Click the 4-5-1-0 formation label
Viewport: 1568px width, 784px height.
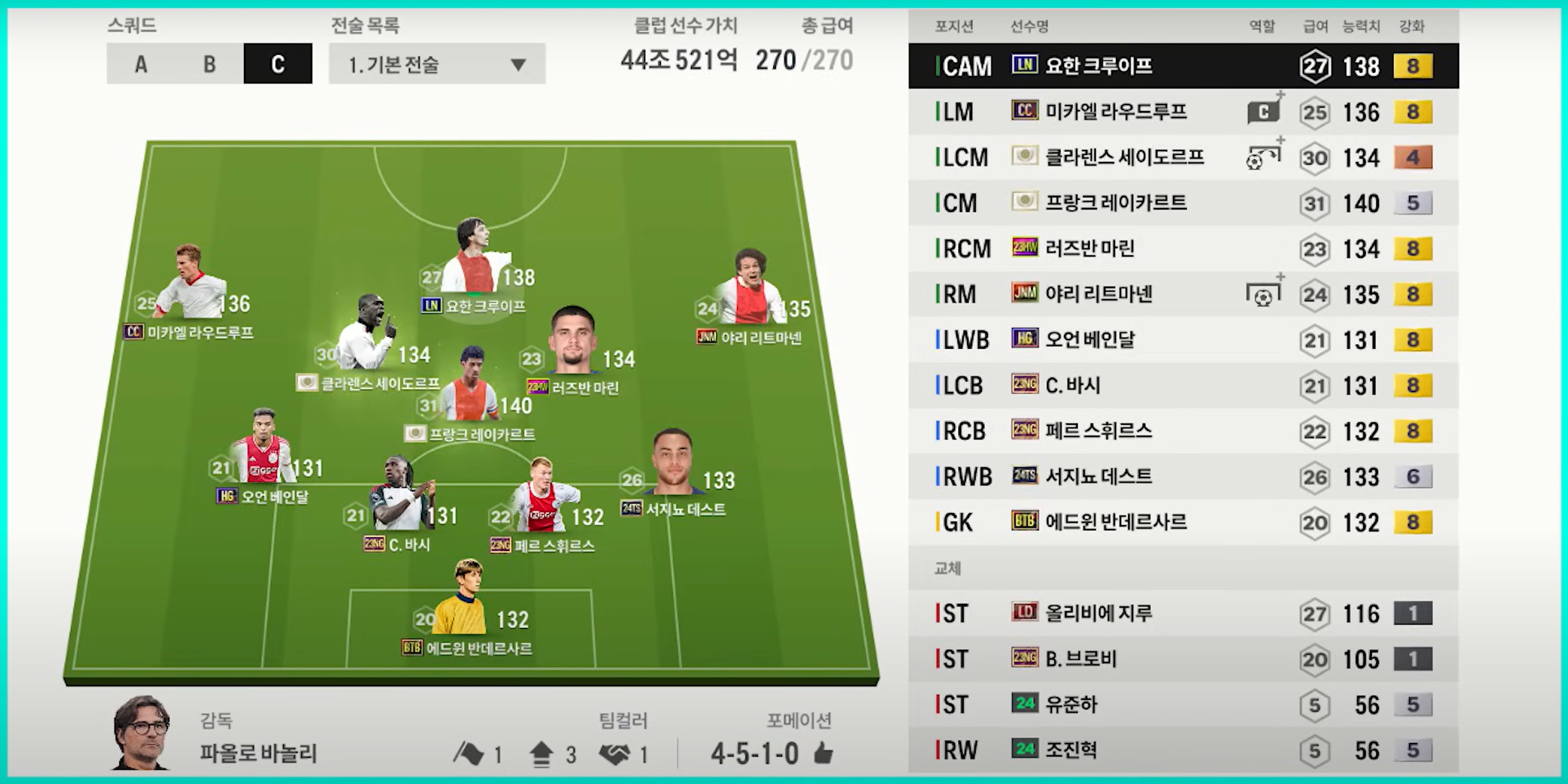pyautogui.click(x=755, y=754)
